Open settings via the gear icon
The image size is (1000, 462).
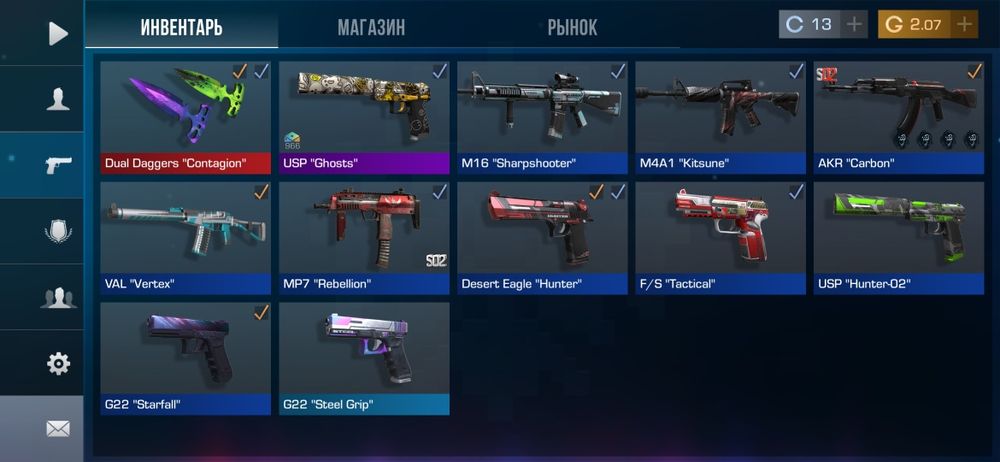(57, 363)
